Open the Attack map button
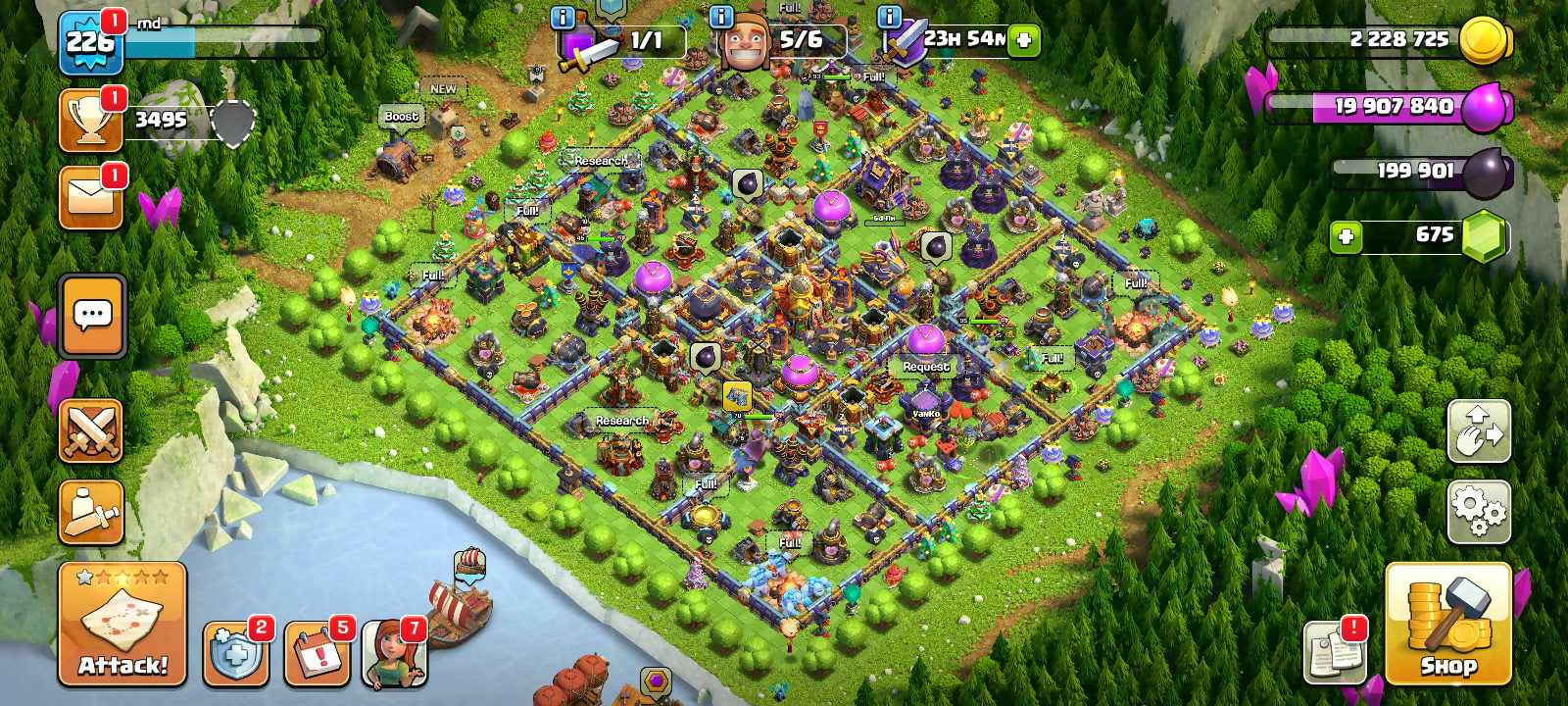1568x706 pixels. pyautogui.click(x=122, y=624)
